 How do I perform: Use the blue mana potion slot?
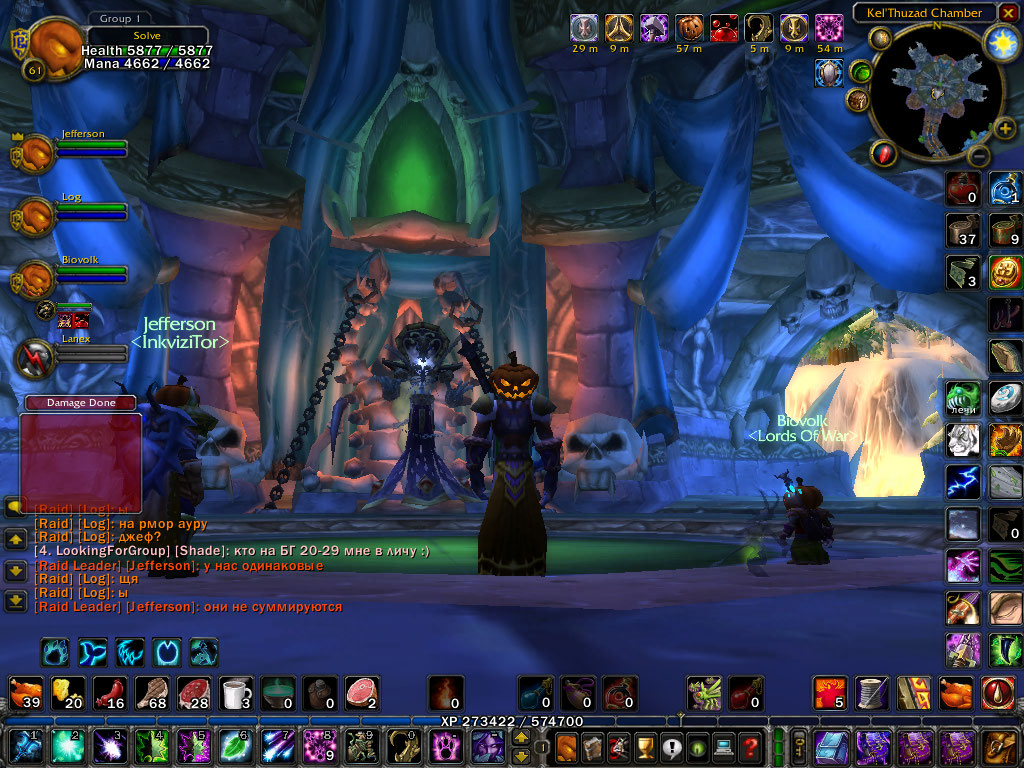(534, 691)
